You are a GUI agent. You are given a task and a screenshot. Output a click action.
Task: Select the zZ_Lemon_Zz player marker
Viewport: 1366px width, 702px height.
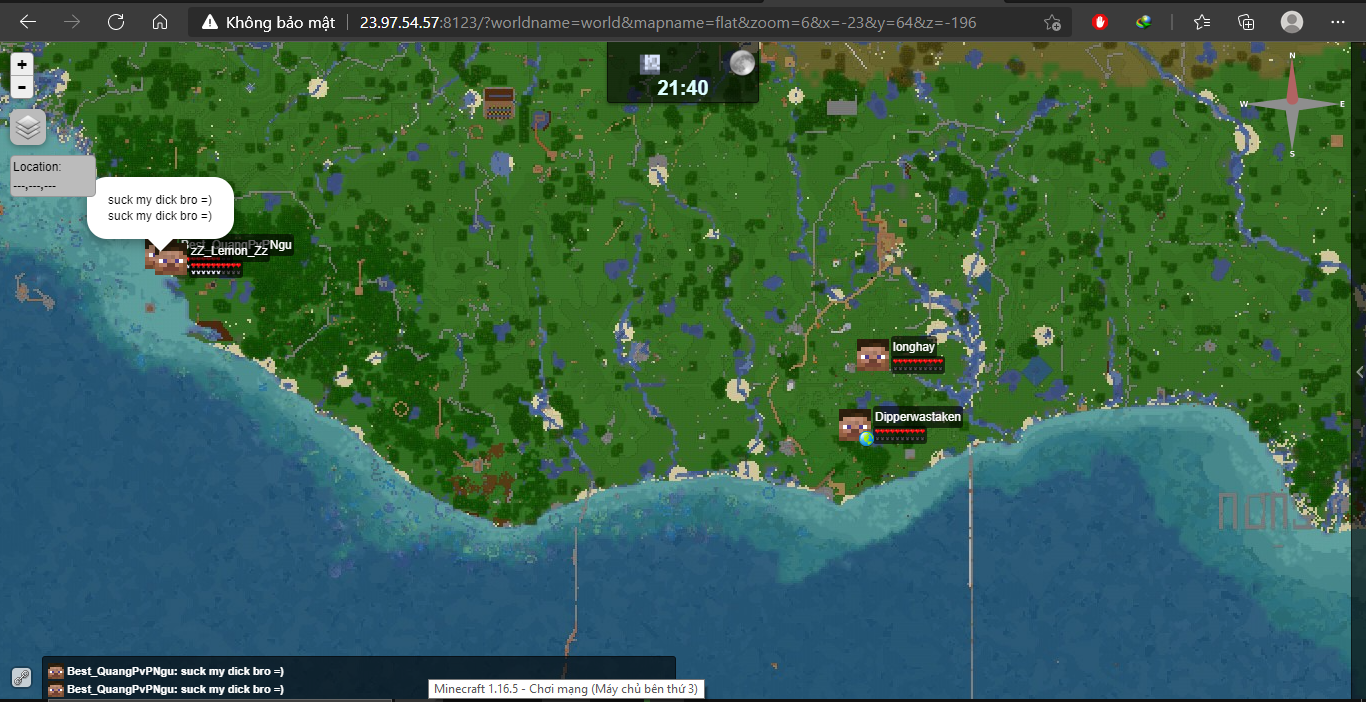coord(171,261)
